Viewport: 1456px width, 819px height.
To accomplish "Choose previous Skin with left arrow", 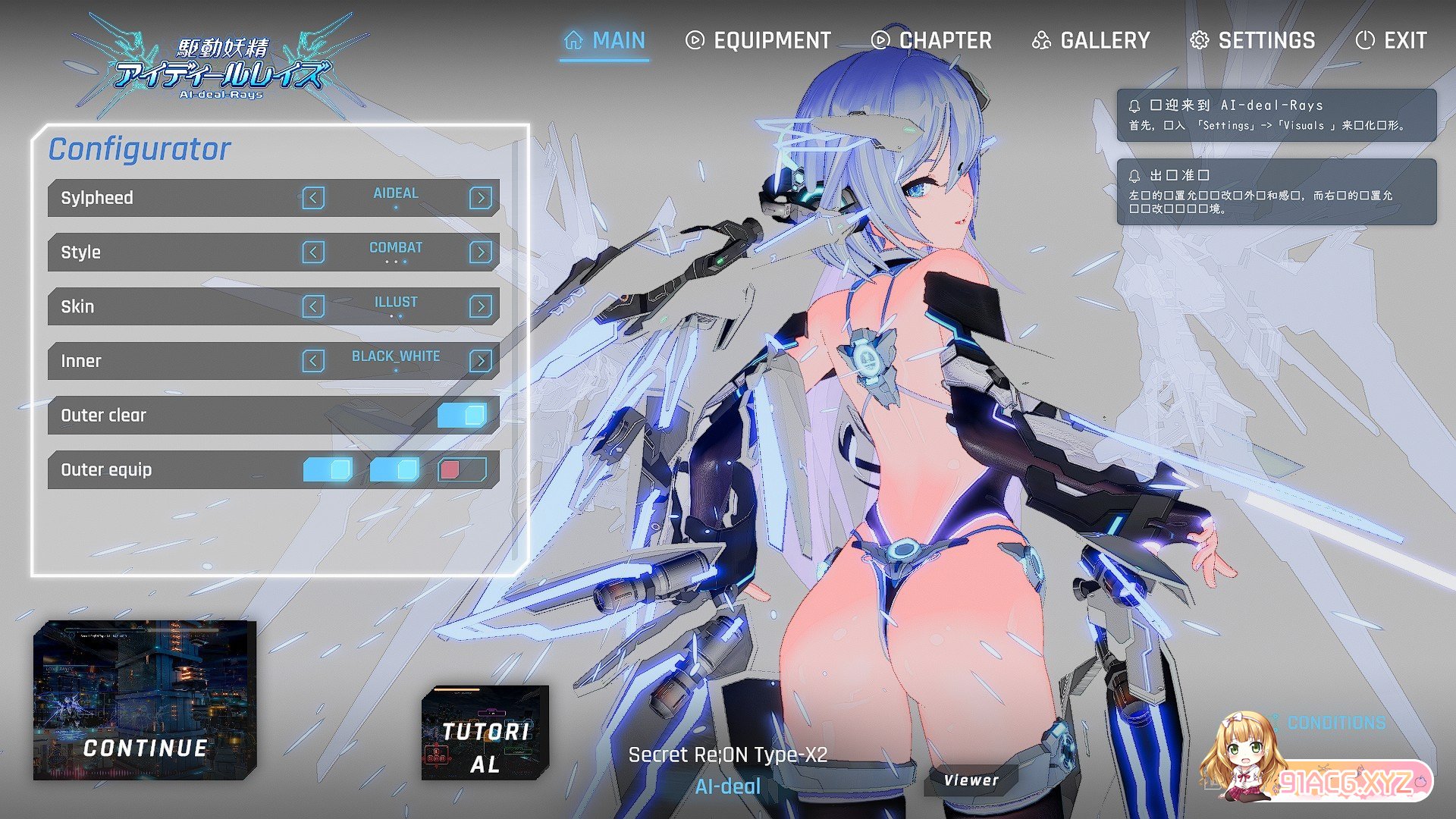I will coord(313,306).
